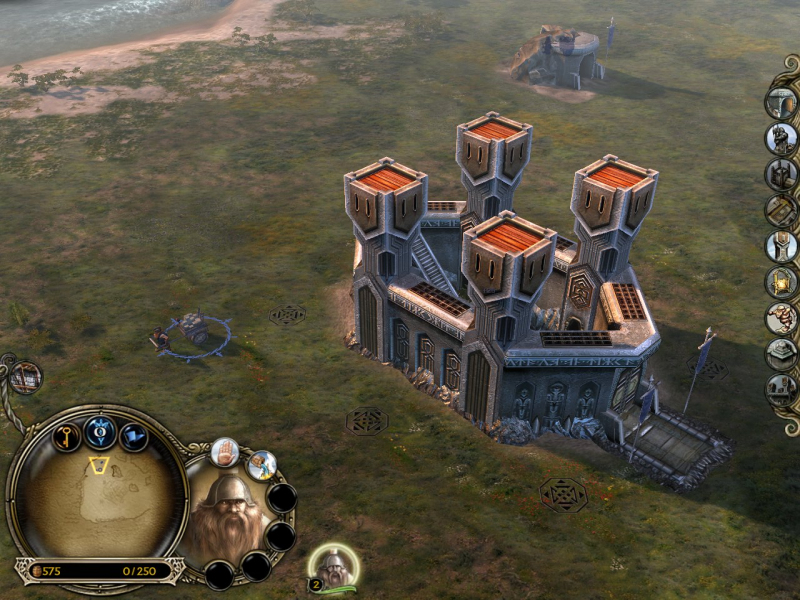
Task: Select the dwarf unit badge numbered 2
Action: [x=332, y=567]
